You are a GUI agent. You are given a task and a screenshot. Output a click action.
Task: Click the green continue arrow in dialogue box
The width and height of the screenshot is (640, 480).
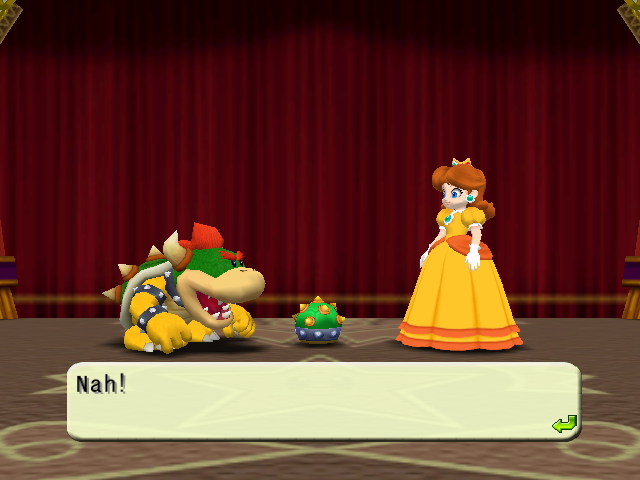[564, 425]
